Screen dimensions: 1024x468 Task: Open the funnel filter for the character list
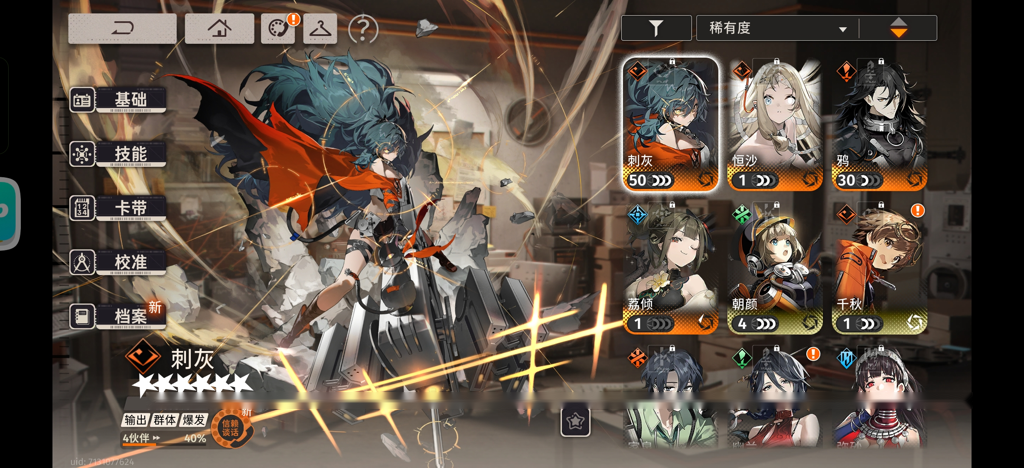(656, 28)
